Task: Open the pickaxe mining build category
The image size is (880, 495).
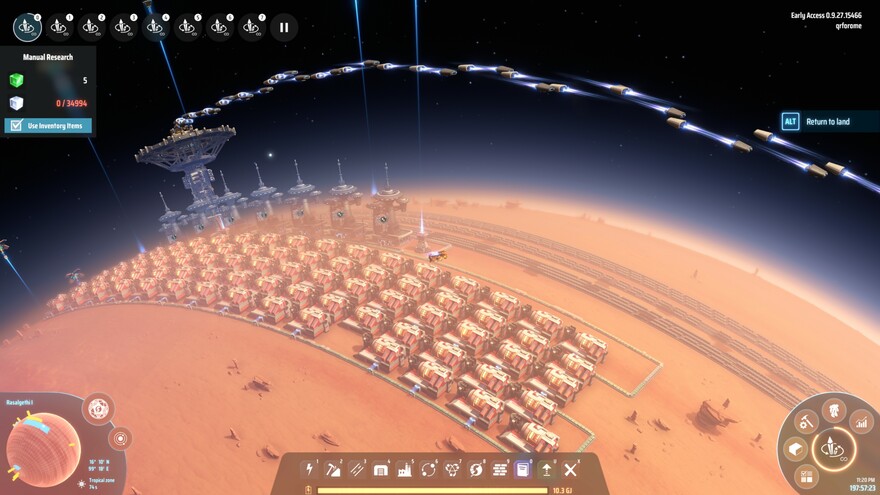Action: click(333, 469)
